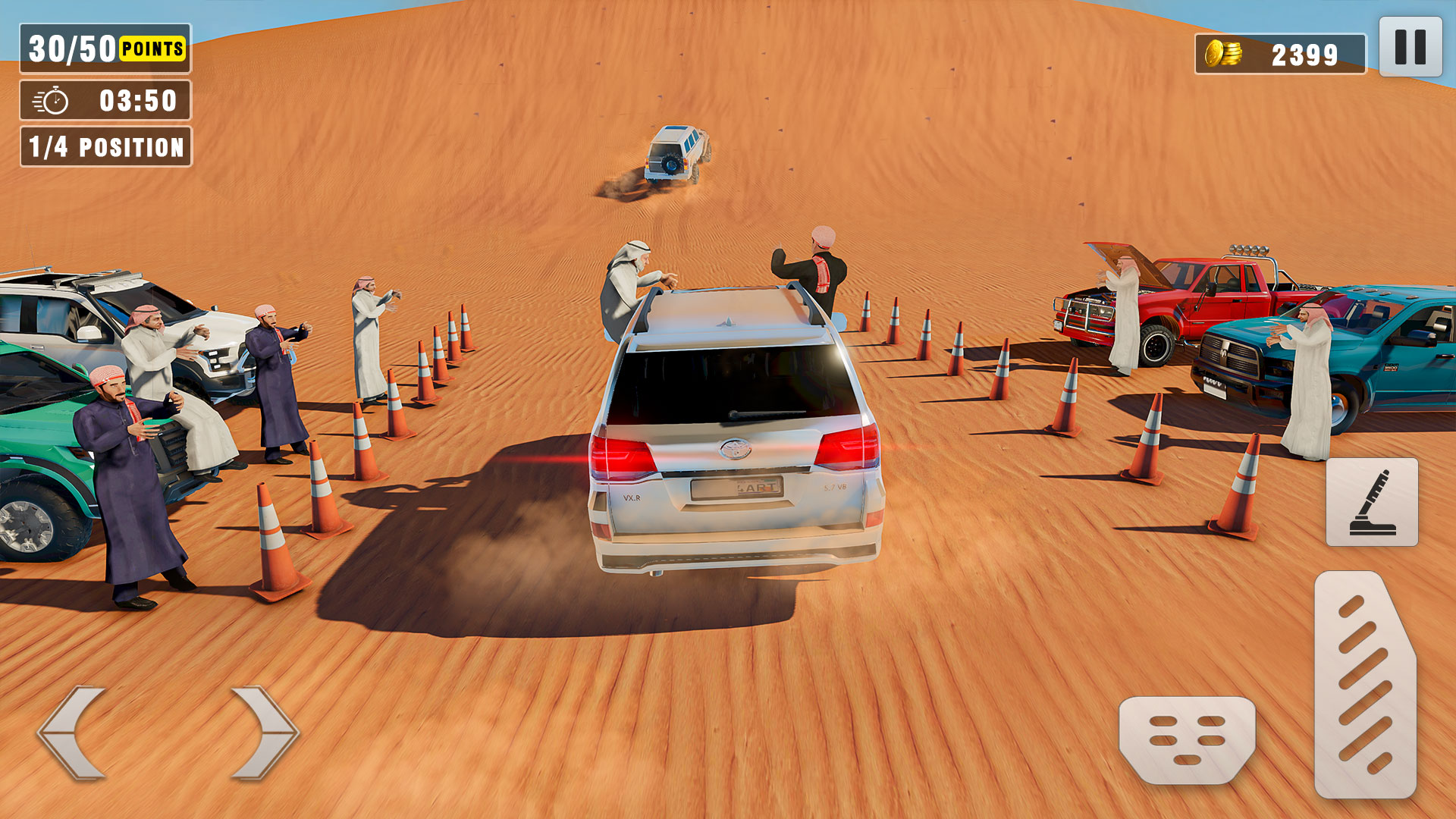Tap the gold coins icon
1456x819 pixels.
point(1224,53)
